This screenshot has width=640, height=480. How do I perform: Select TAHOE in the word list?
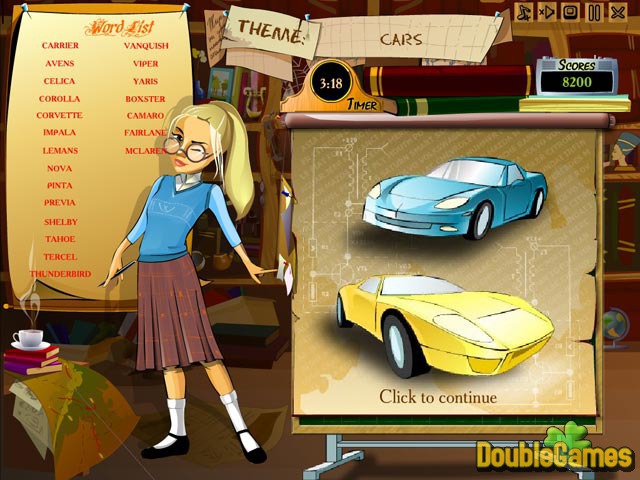[x=60, y=239]
